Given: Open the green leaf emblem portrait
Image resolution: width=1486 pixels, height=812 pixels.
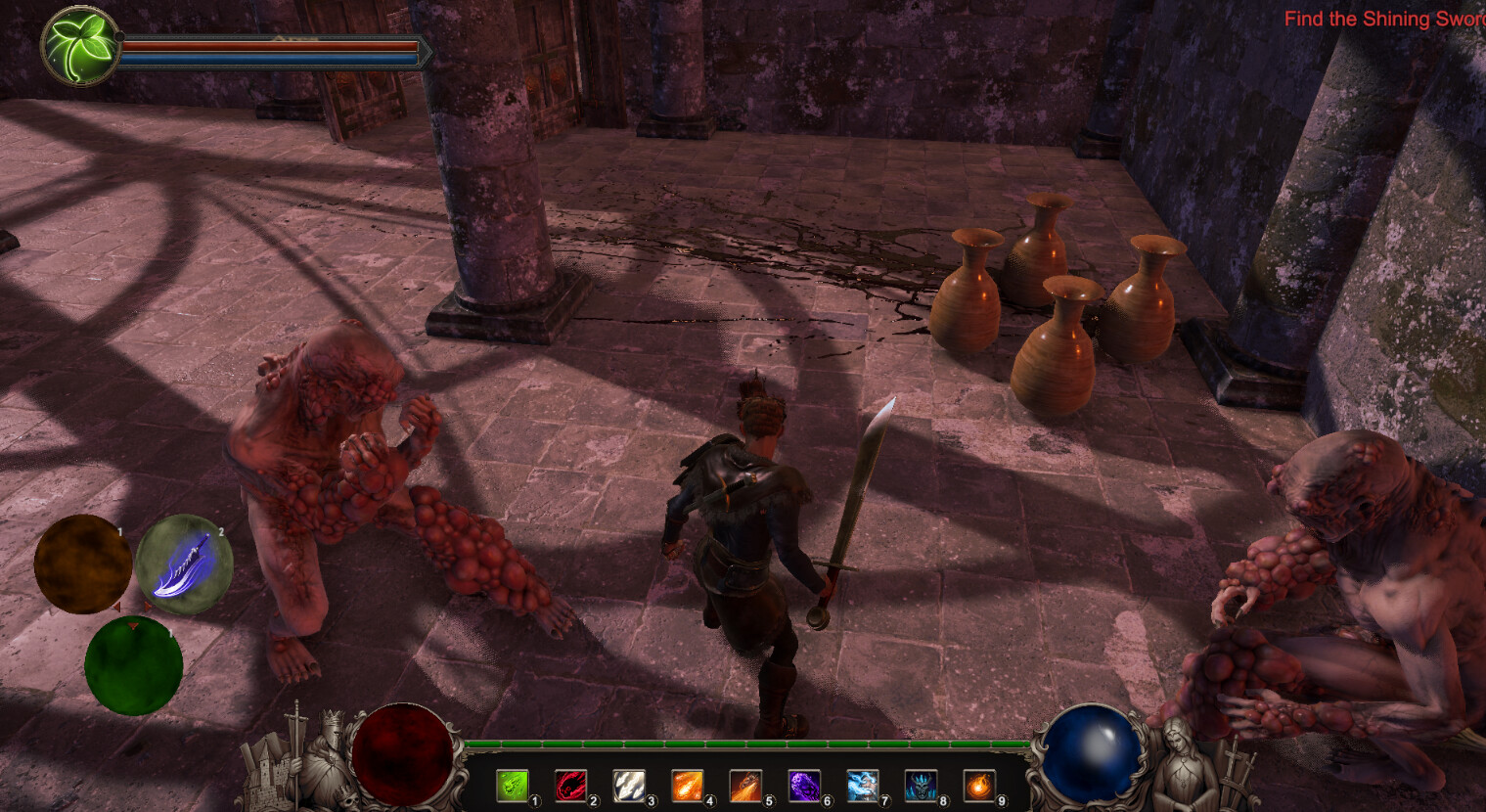Looking at the screenshot, I should point(78,44).
